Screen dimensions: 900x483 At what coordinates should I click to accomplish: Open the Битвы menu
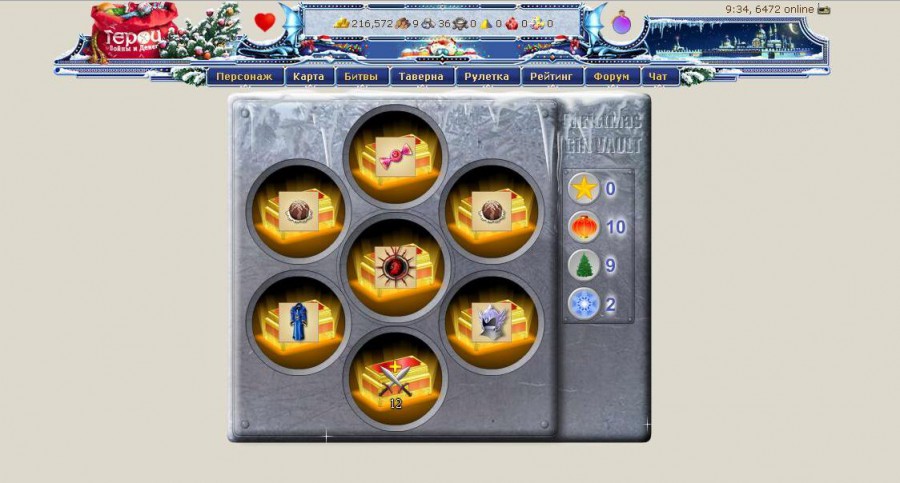coord(360,76)
